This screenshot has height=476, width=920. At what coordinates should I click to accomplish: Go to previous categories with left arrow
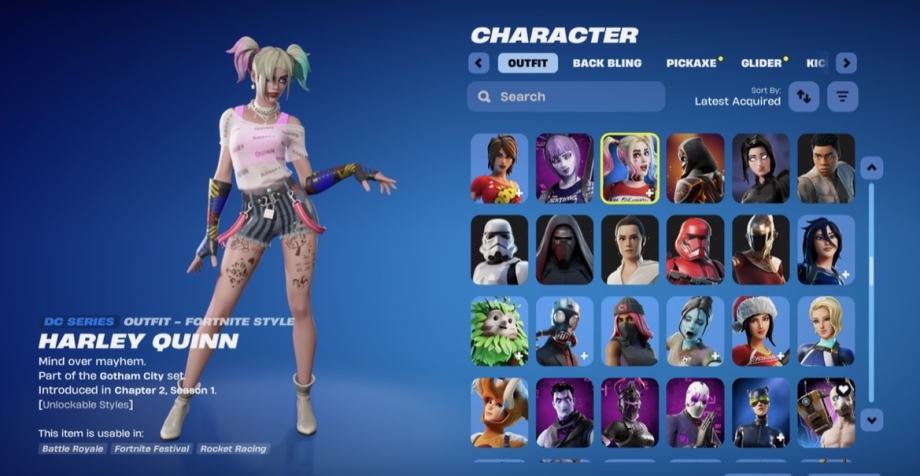click(478, 63)
